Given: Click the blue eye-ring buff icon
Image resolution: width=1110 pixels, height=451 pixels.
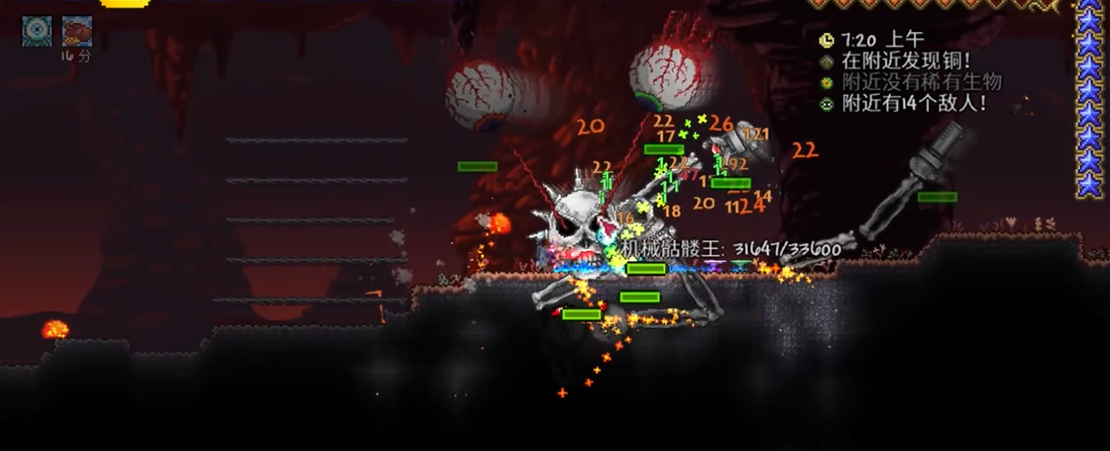Looking at the screenshot, I should point(37,30).
